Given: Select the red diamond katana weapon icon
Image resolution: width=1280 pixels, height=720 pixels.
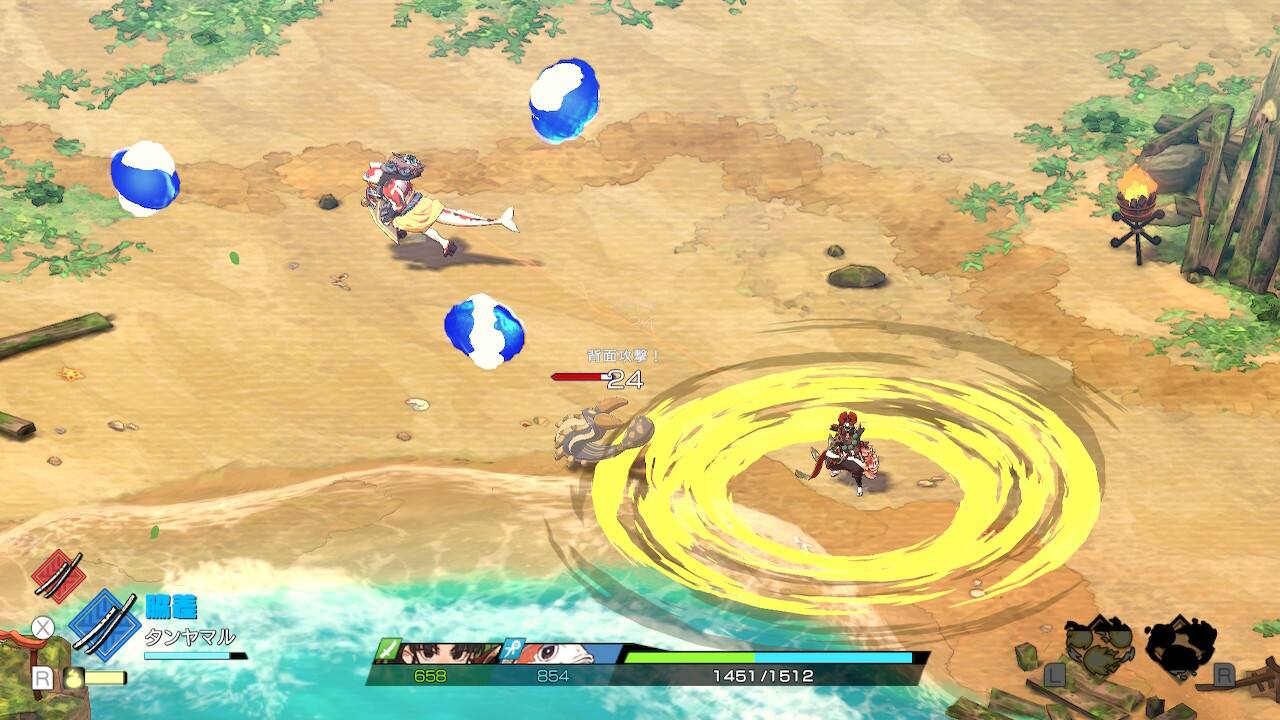Looking at the screenshot, I should point(58,574).
